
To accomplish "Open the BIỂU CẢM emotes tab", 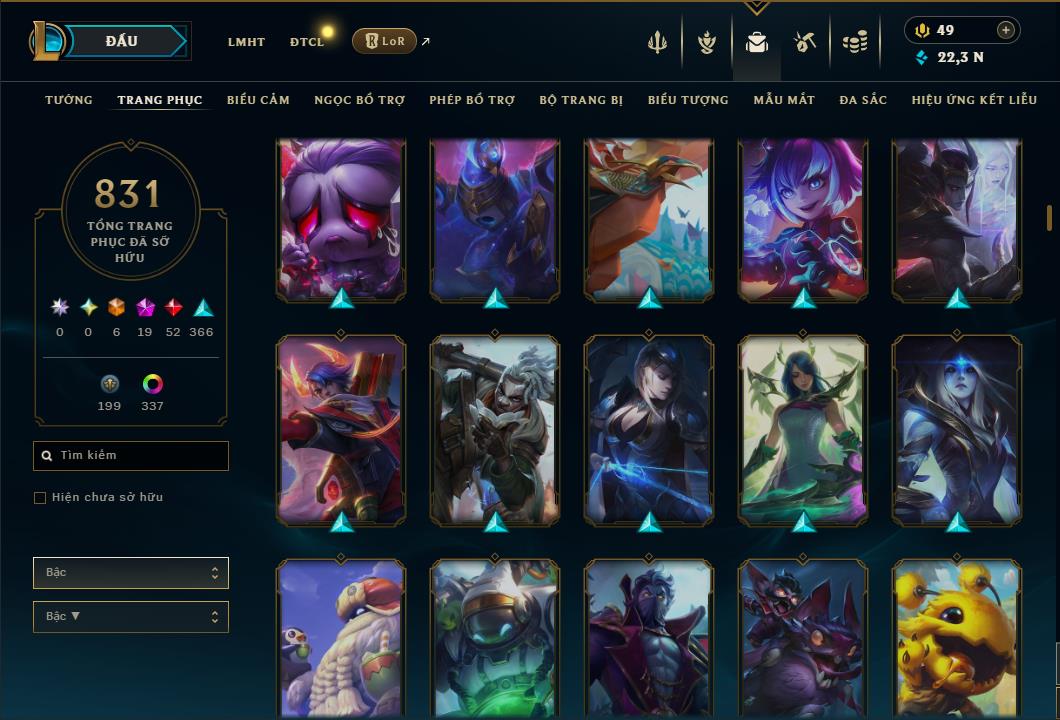I will (258, 100).
